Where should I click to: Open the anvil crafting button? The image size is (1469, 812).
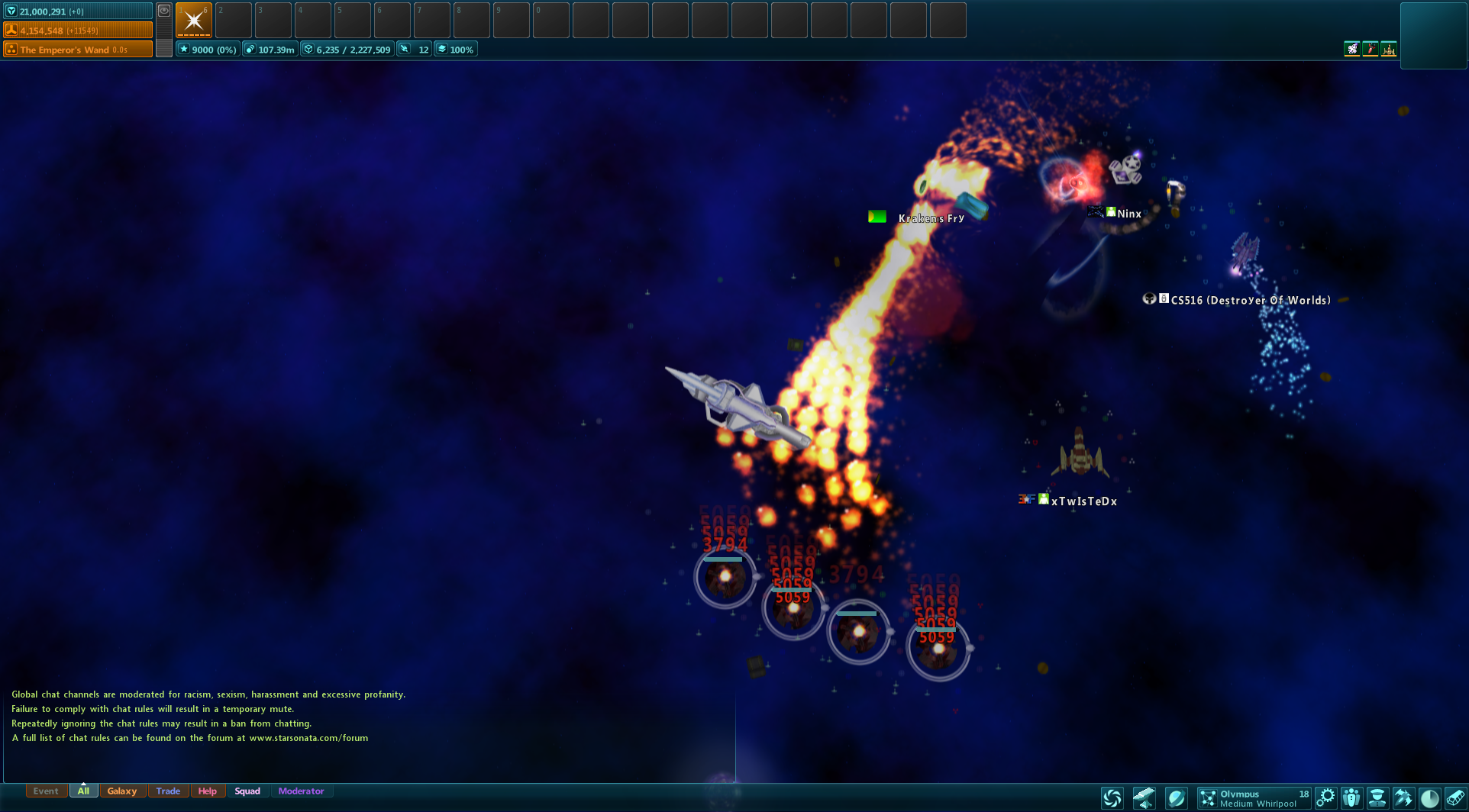pos(1144,798)
